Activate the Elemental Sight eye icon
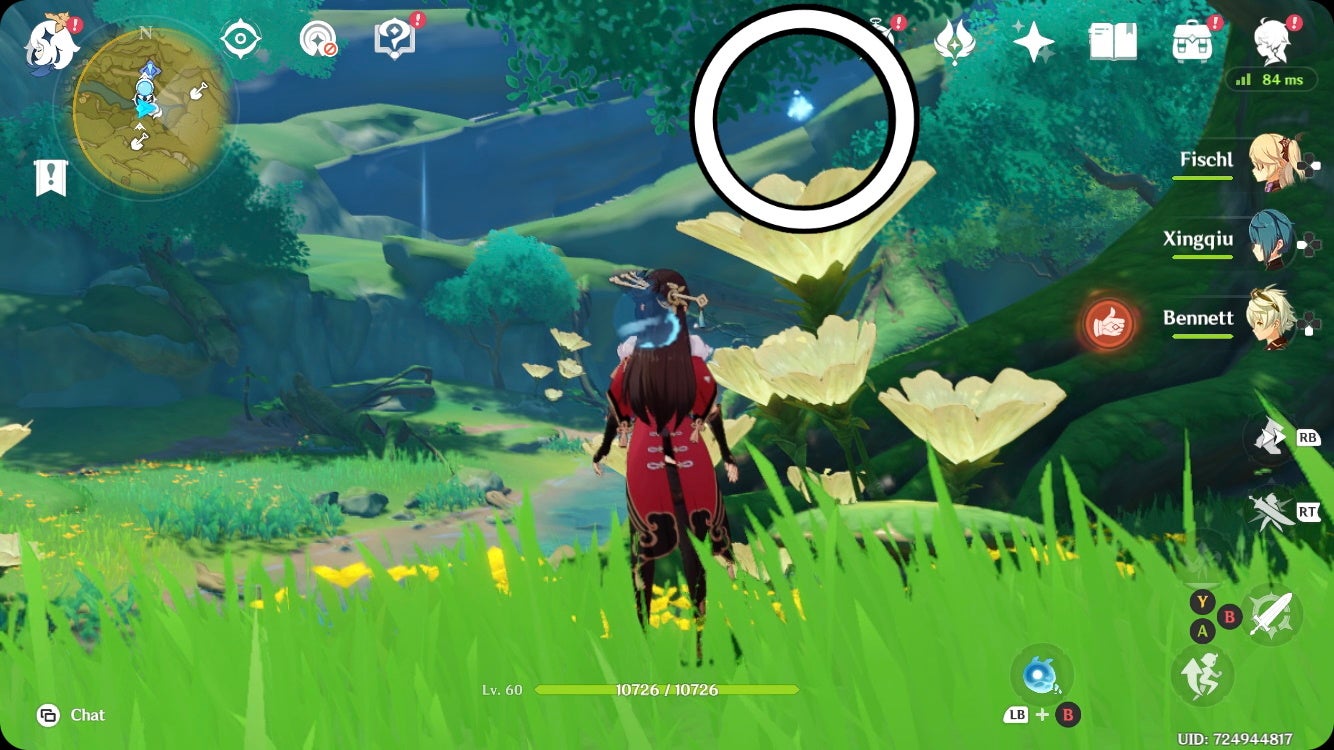The height and width of the screenshot is (750, 1334). click(240, 36)
